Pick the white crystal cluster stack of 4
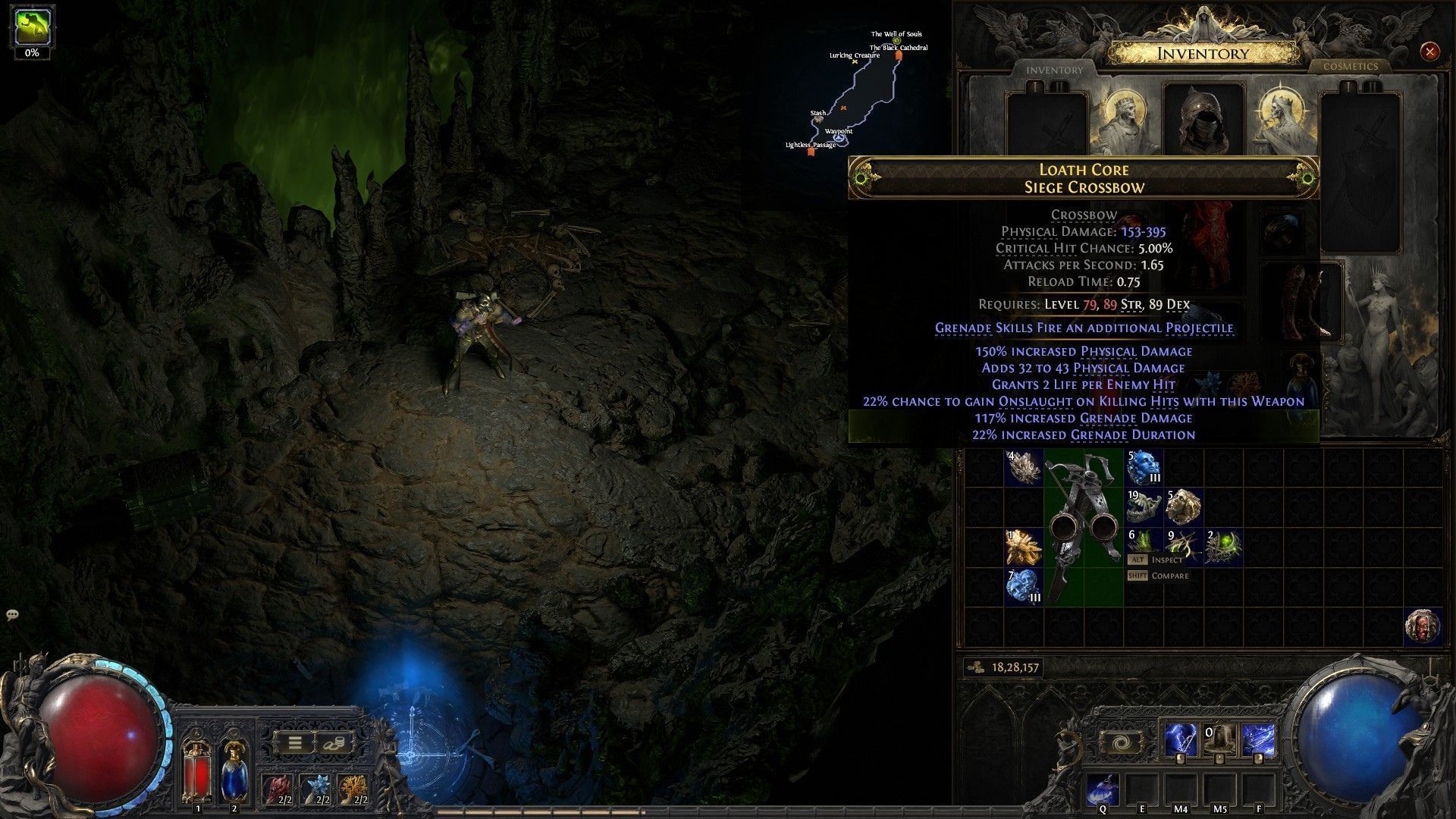 1023,468
